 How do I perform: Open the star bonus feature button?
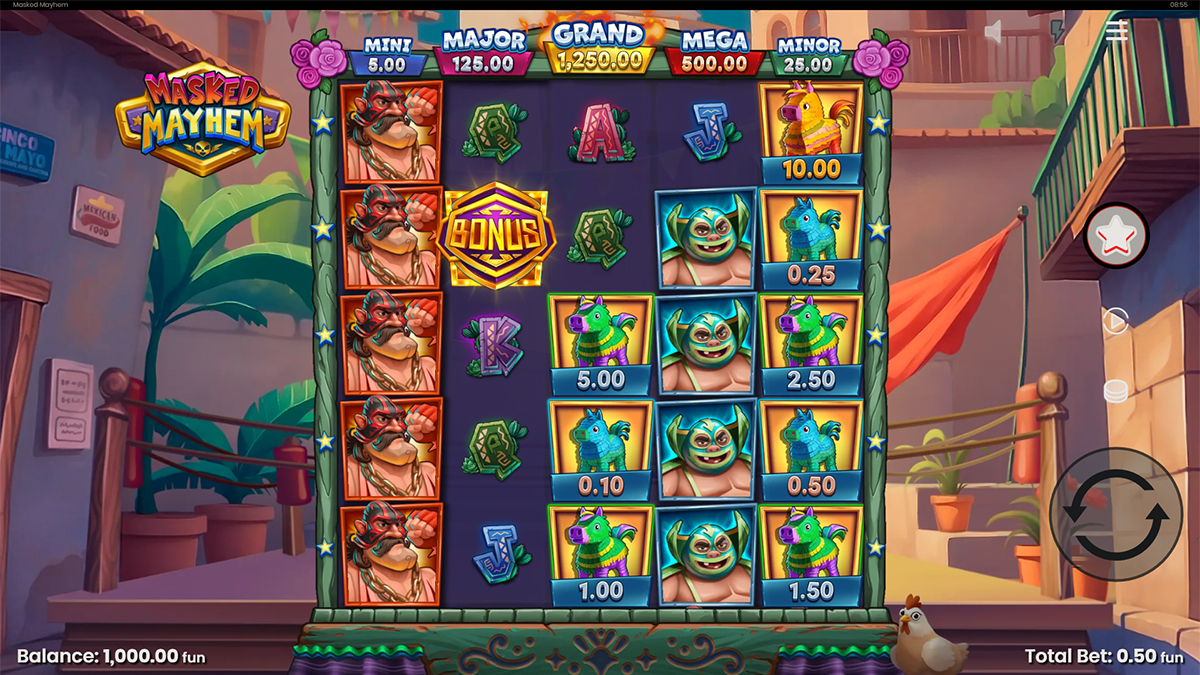point(1117,236)
